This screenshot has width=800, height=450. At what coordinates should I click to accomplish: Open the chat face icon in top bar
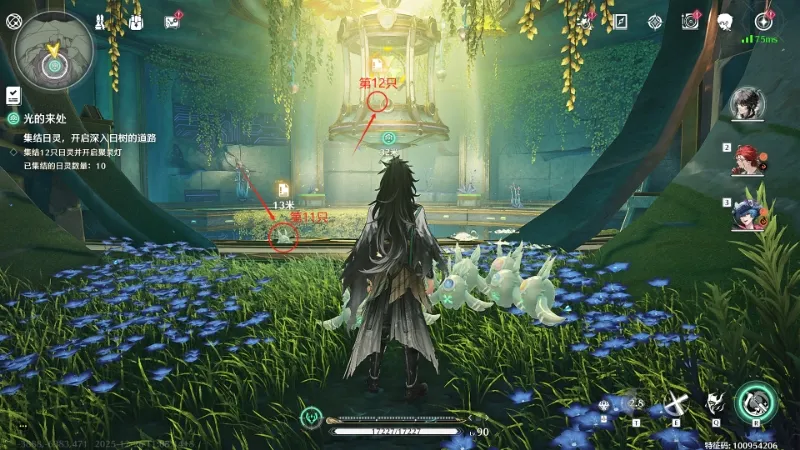coord(726,21)
